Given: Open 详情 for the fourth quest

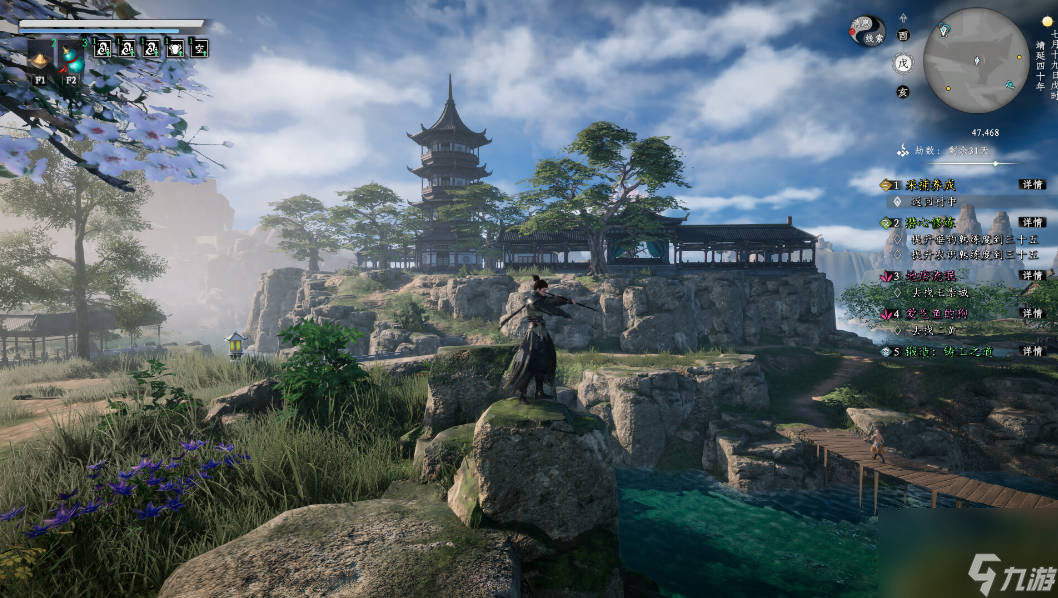Looking at the screenshot, I should click(x=1032, y=313).
